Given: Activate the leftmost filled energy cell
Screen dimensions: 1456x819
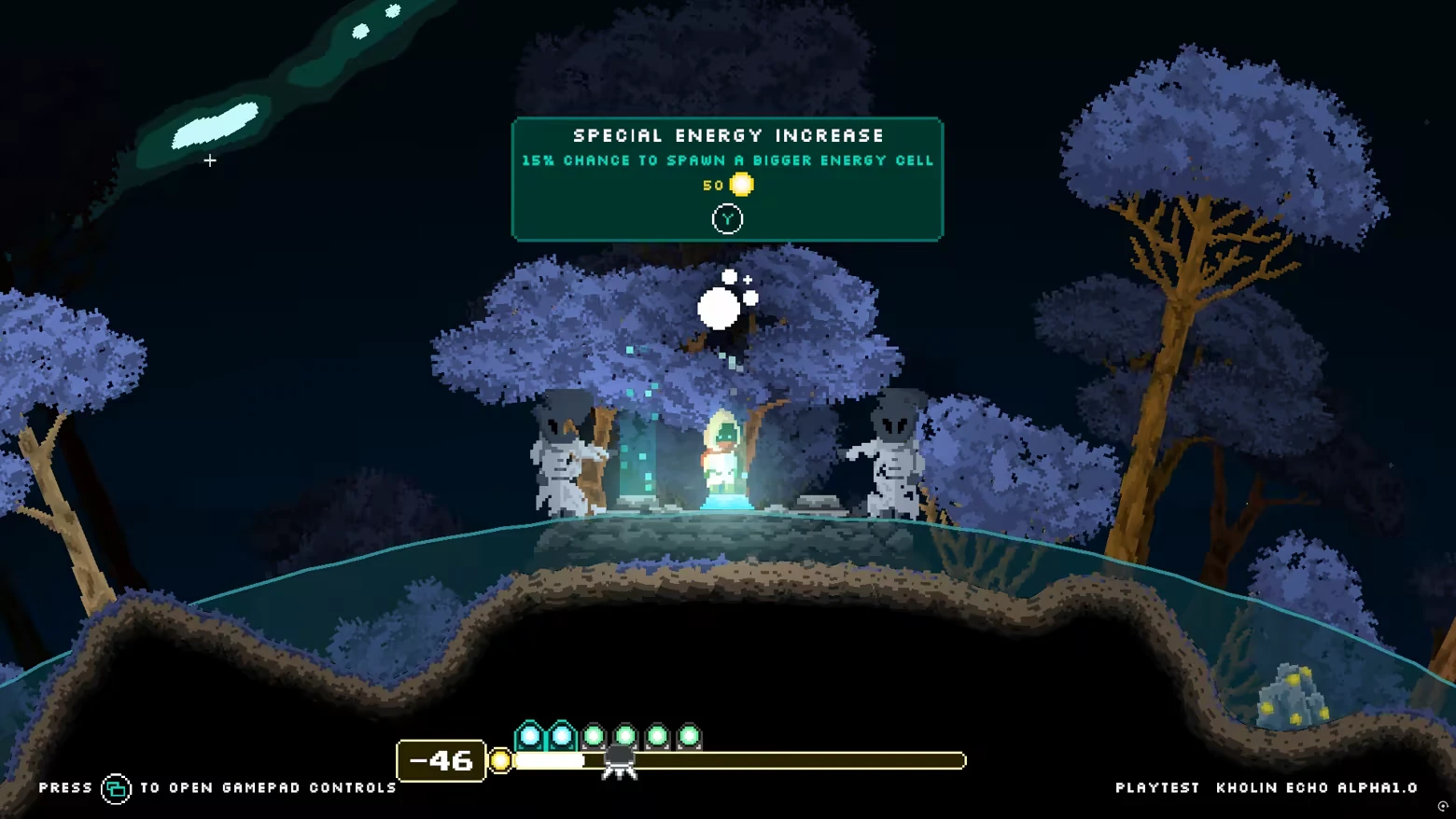Looking at the screenshot, I should (x=528, y=735).
